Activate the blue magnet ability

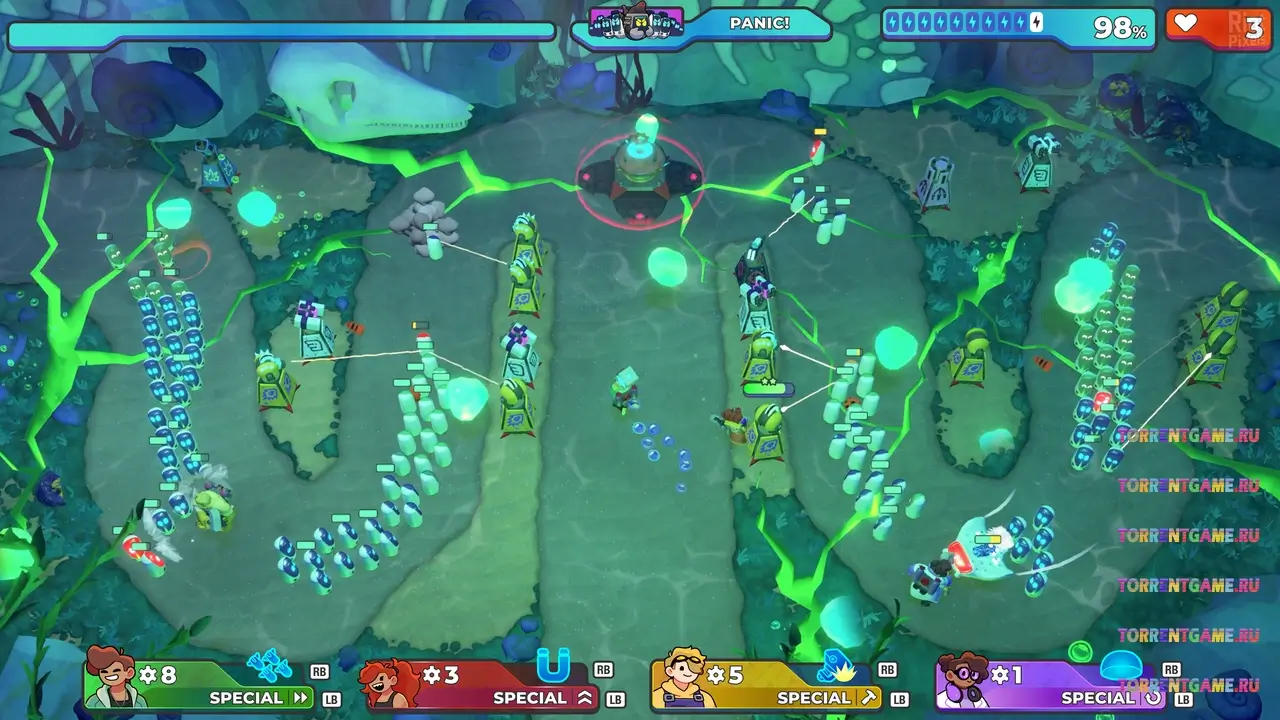pyautogui.click(x=552, y=663)
